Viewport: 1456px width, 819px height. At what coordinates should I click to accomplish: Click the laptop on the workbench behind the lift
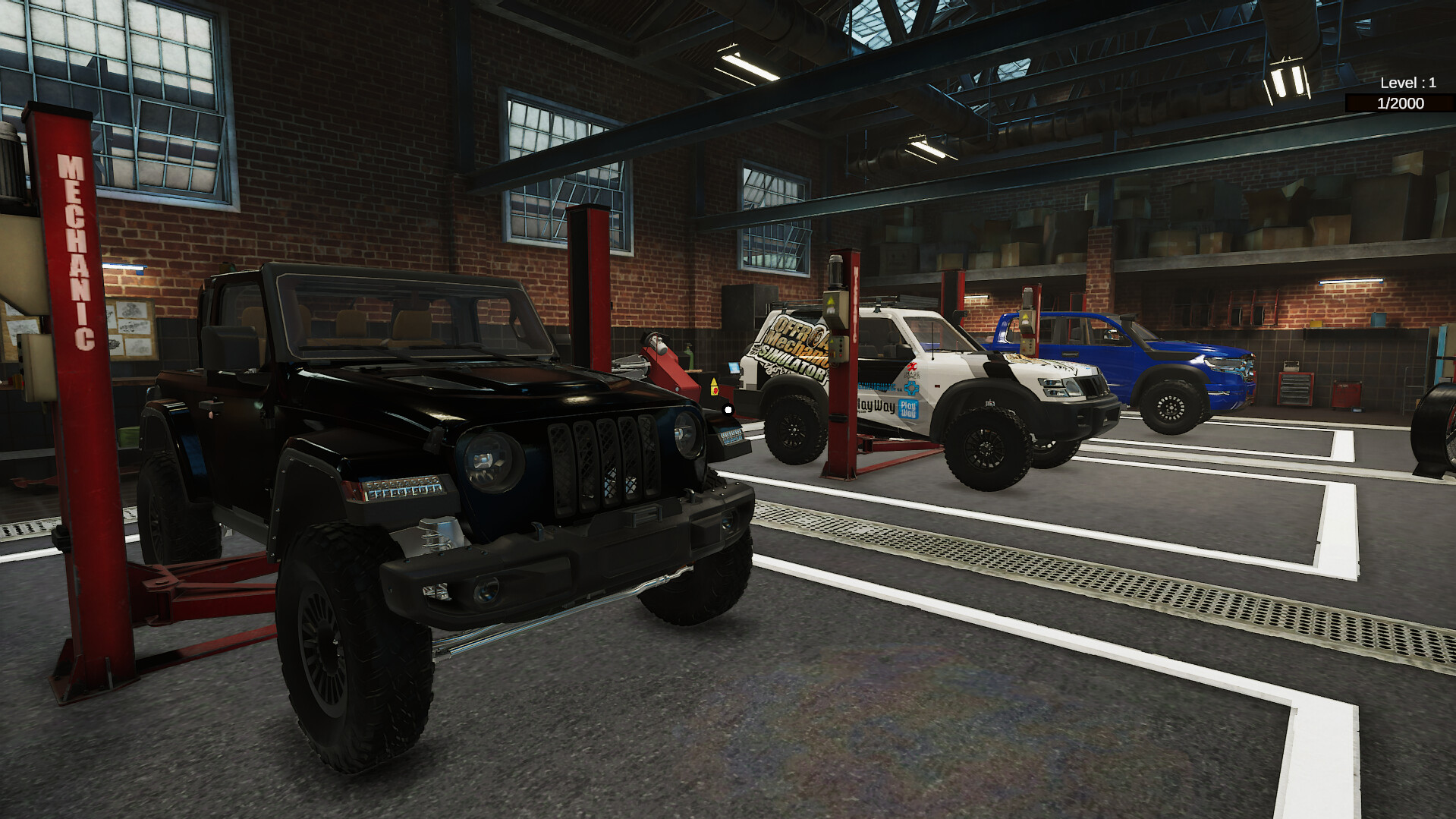click(733, 367)
